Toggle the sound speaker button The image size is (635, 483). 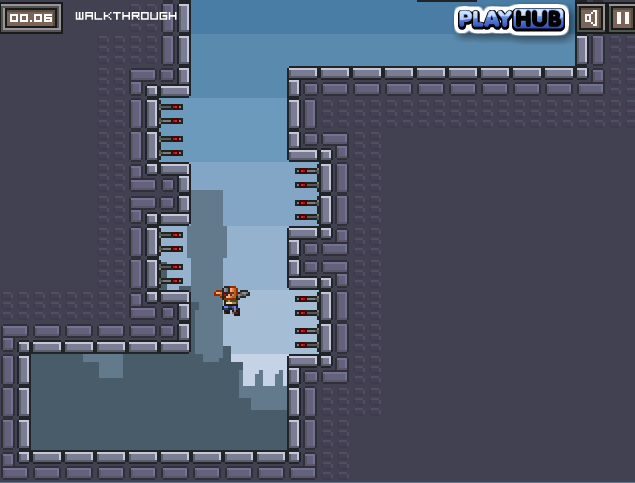pyautogui.click(x=591, y=18)
